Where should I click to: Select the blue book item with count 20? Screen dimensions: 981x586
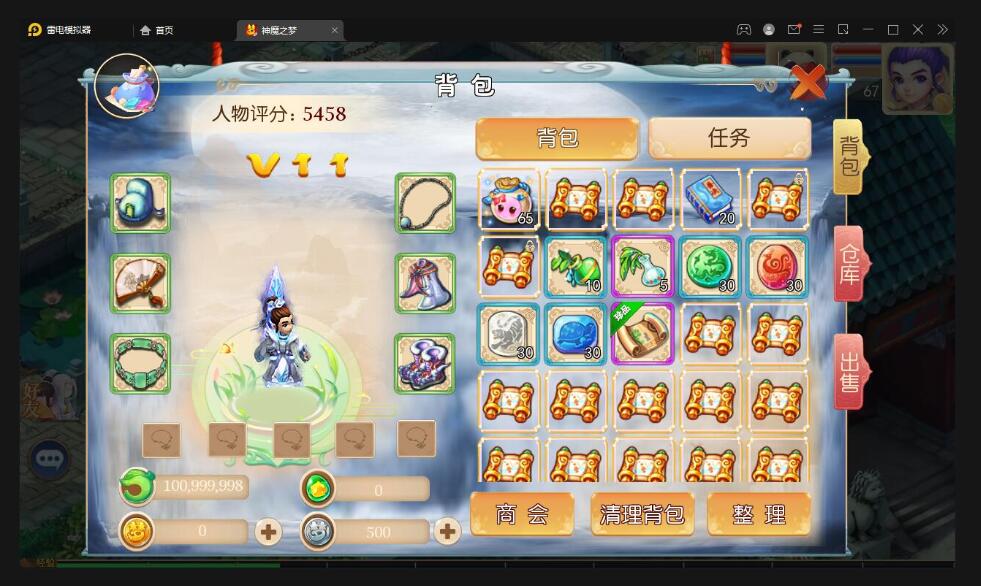tap(711, 199)
